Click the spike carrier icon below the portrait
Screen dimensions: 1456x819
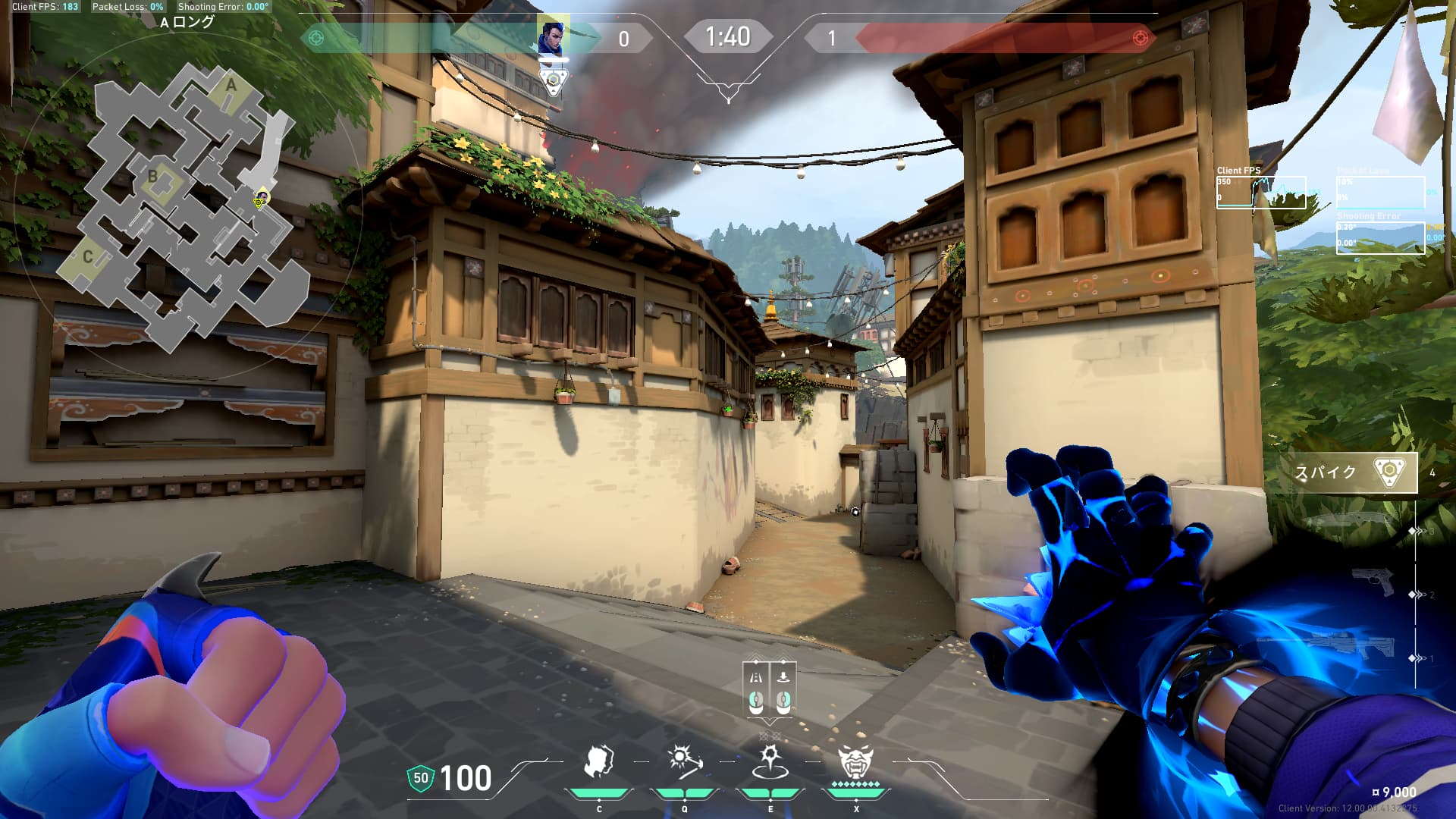(x=554, y=80)
